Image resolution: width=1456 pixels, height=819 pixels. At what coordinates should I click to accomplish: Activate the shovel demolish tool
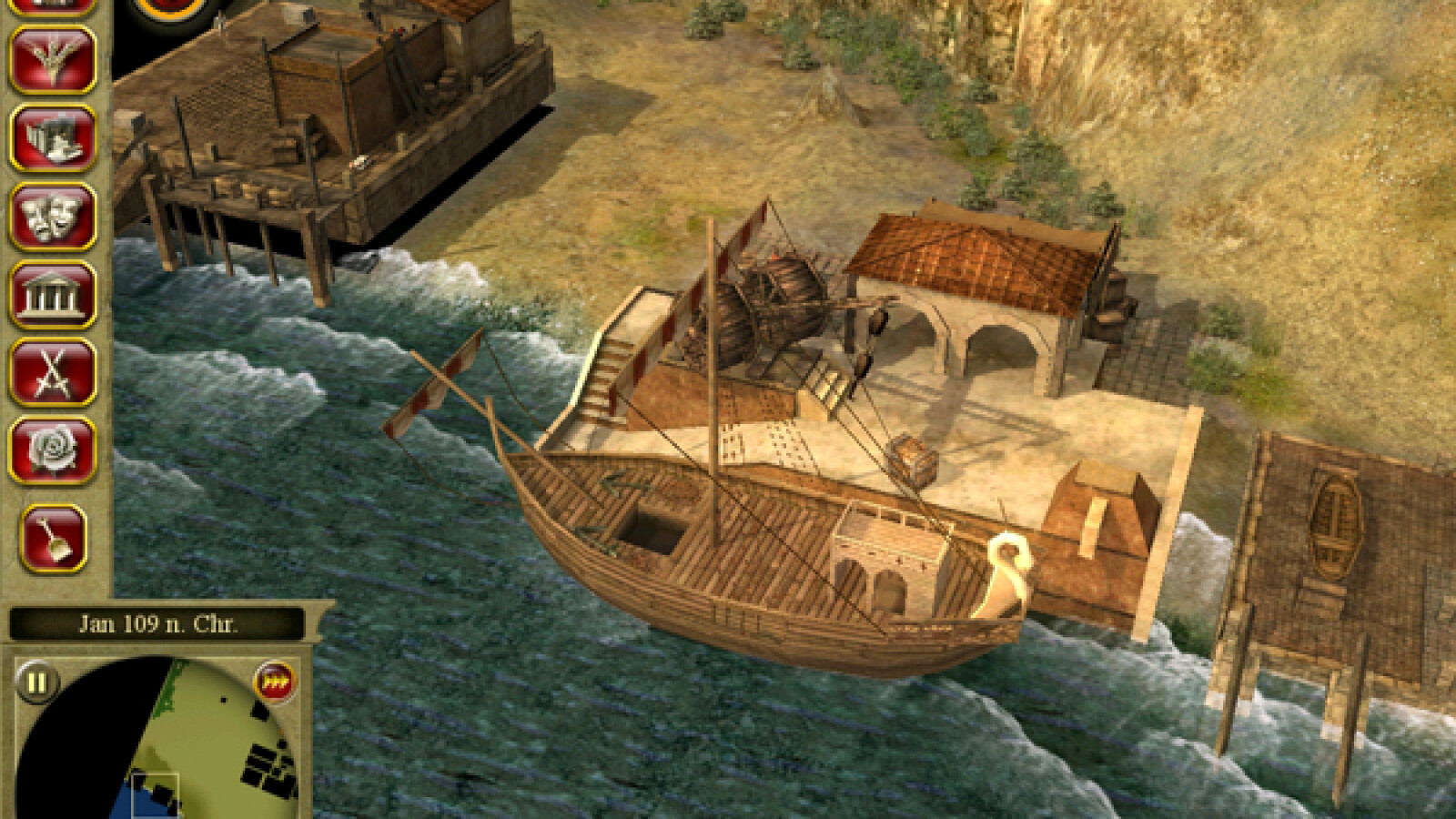53,536
